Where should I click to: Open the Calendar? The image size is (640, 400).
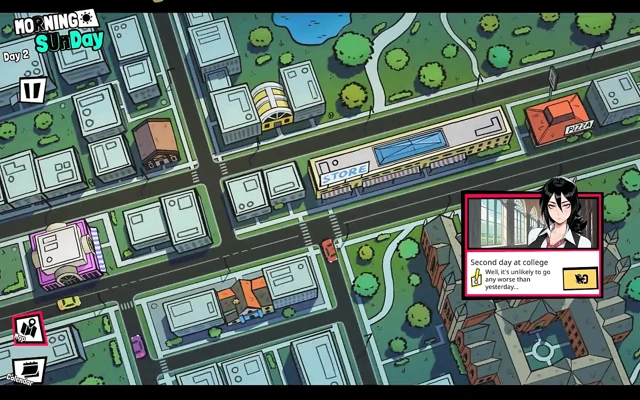(x=27, y=369)
